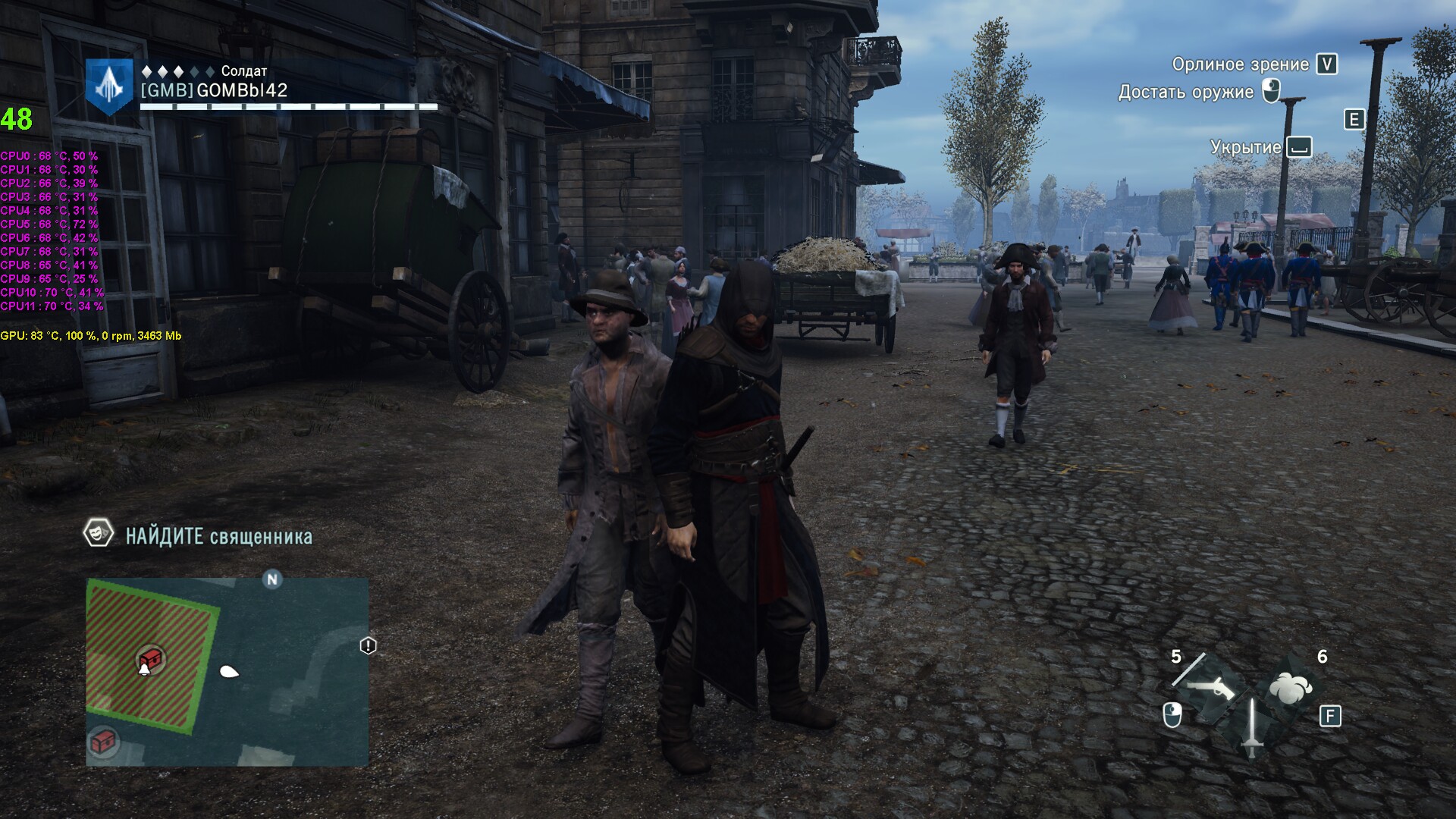Viewport: 1456px width, 819px height.
Task: Click the white player arrow on the minimap
Action: tap(228, 671)
